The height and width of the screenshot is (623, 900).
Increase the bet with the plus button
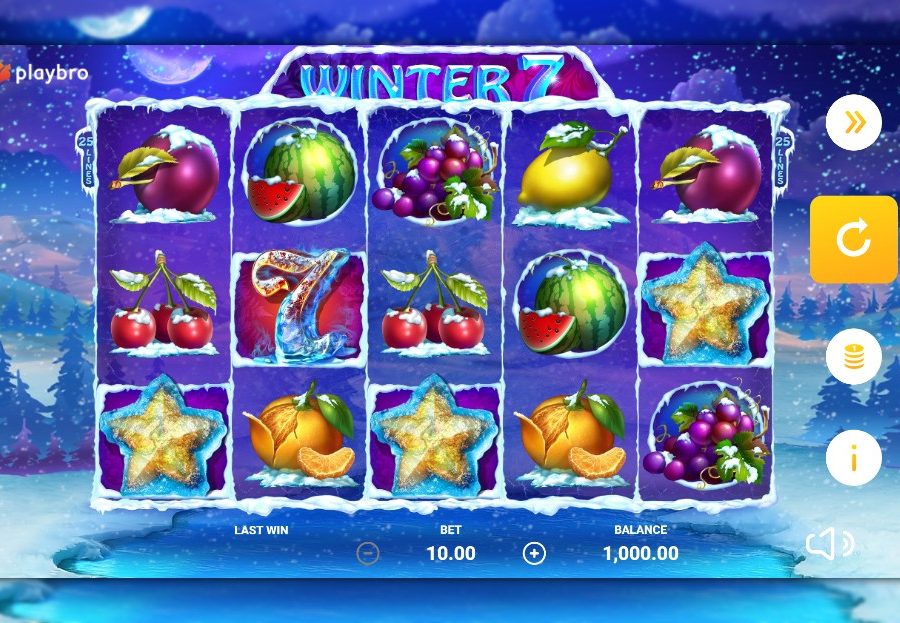click(x=535, y=553)
